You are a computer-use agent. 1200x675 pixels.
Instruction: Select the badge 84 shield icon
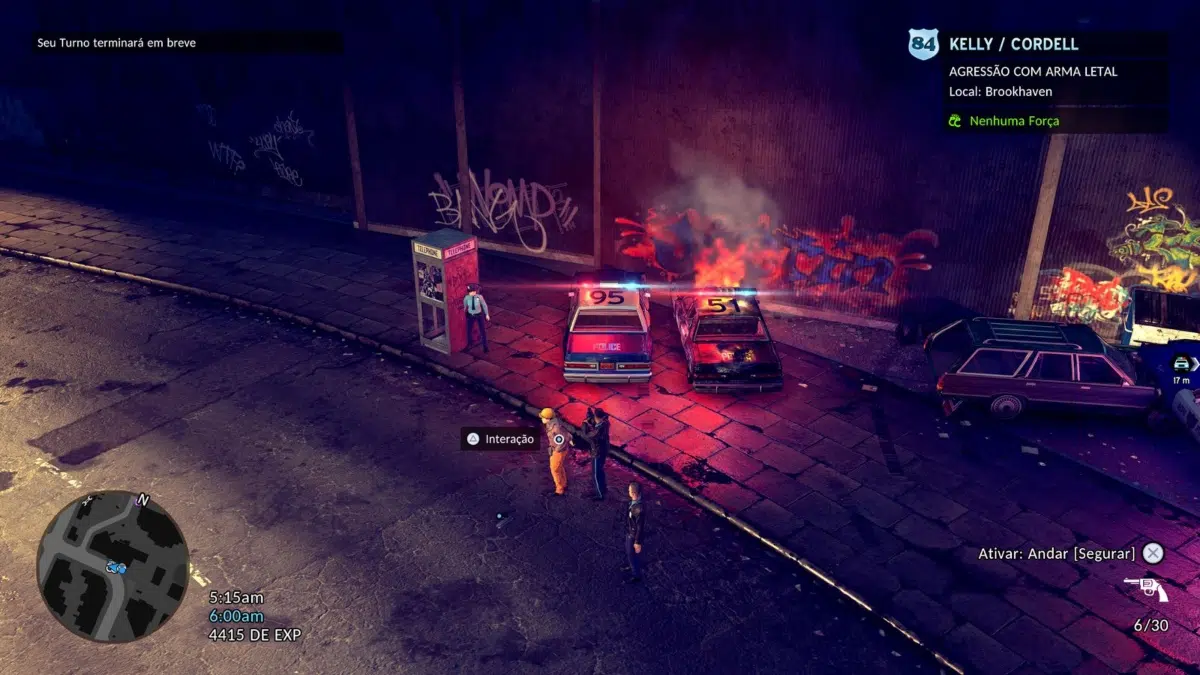click(x=923, y=44)
